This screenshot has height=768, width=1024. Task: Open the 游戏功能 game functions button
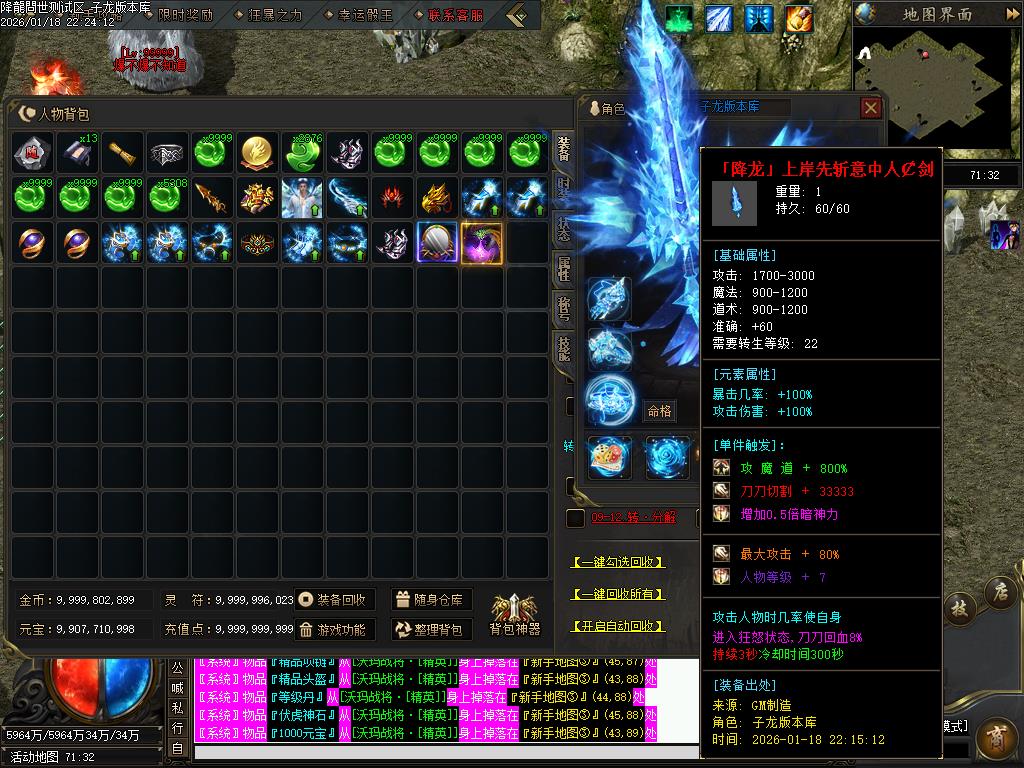(x=335, y=630)
